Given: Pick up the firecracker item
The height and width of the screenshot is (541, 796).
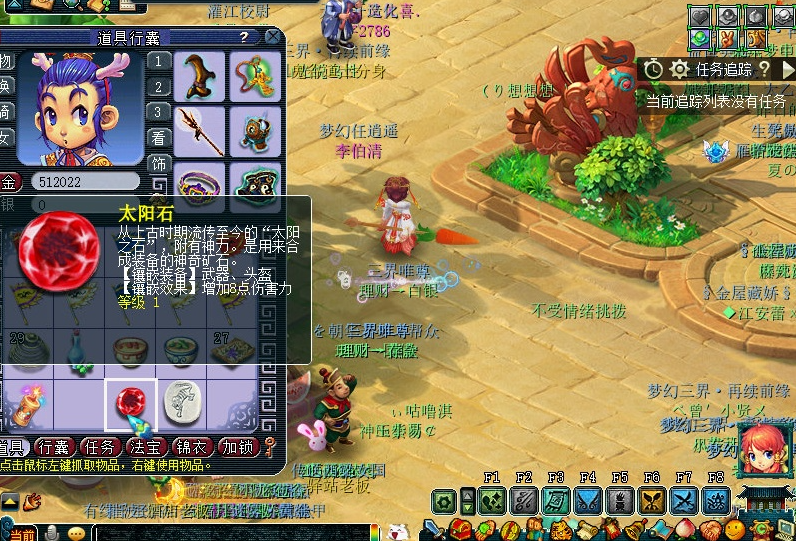Looking at the screenshot, I should coord(26,403).
